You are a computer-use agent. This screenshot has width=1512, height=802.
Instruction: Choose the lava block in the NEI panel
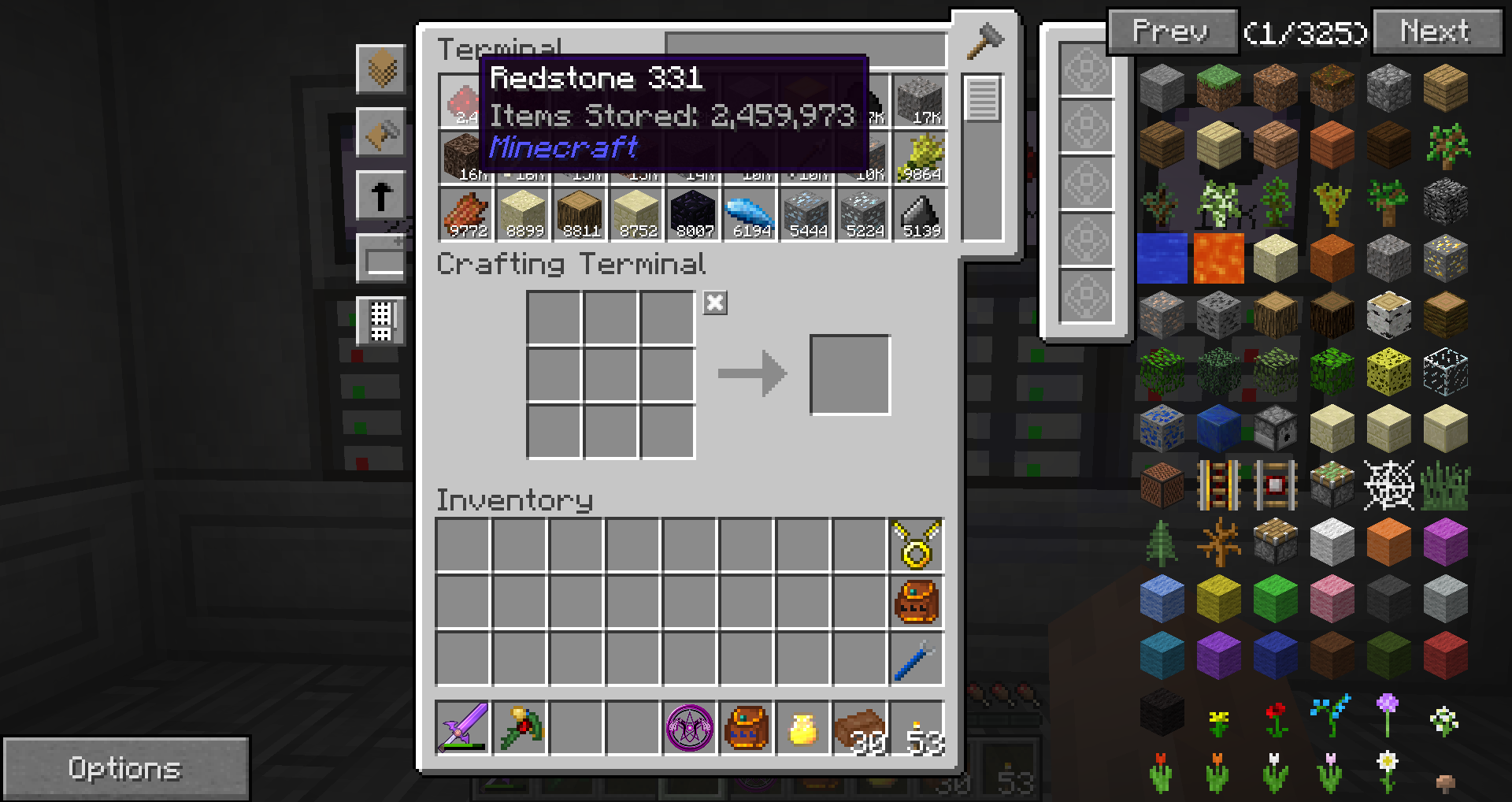[x=1218, y=258]
